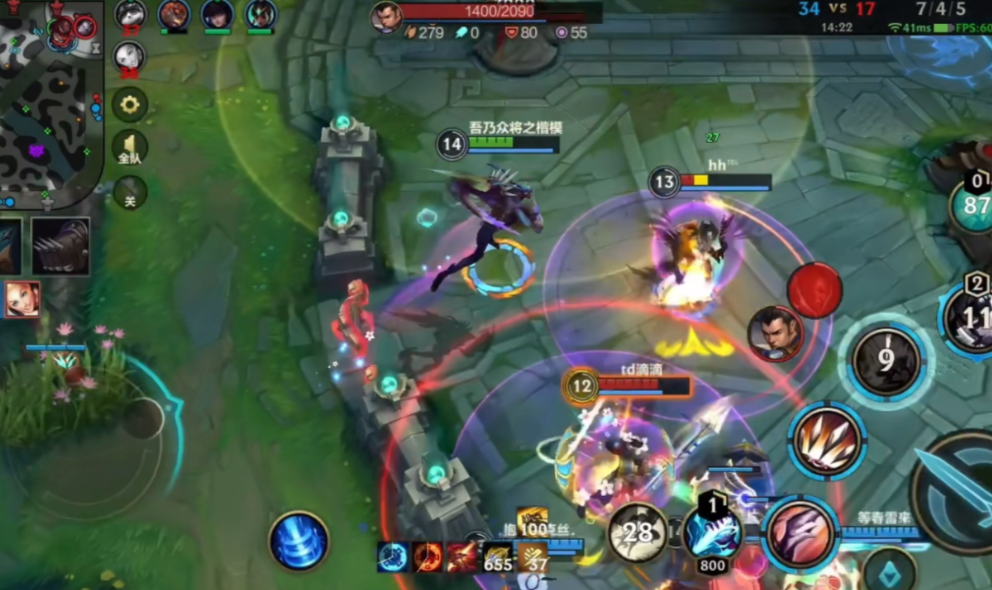The image size is (992, 590).
Task: Toggle the 关 microphone button
Action: pos(129,192)
